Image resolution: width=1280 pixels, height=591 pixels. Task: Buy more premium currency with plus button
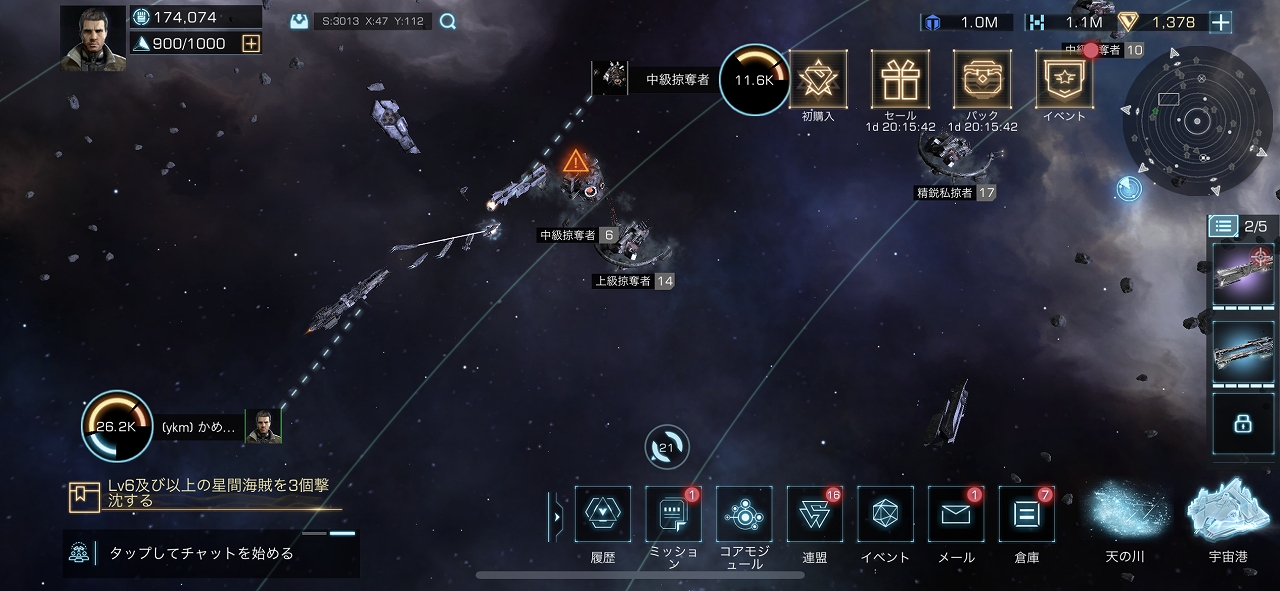pos(1220,22)
